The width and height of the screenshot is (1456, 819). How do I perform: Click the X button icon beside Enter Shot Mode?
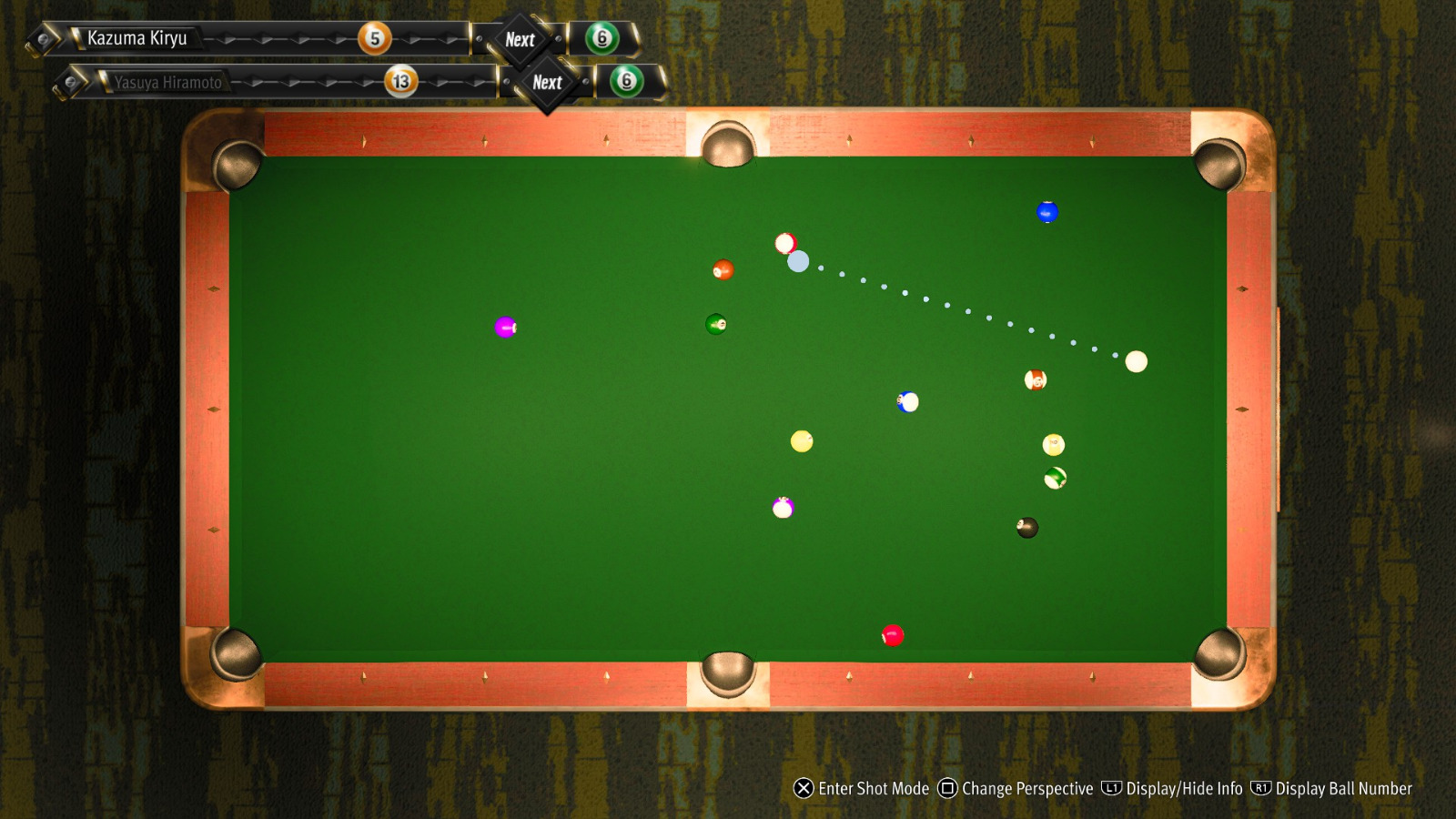tap(802, 789)
